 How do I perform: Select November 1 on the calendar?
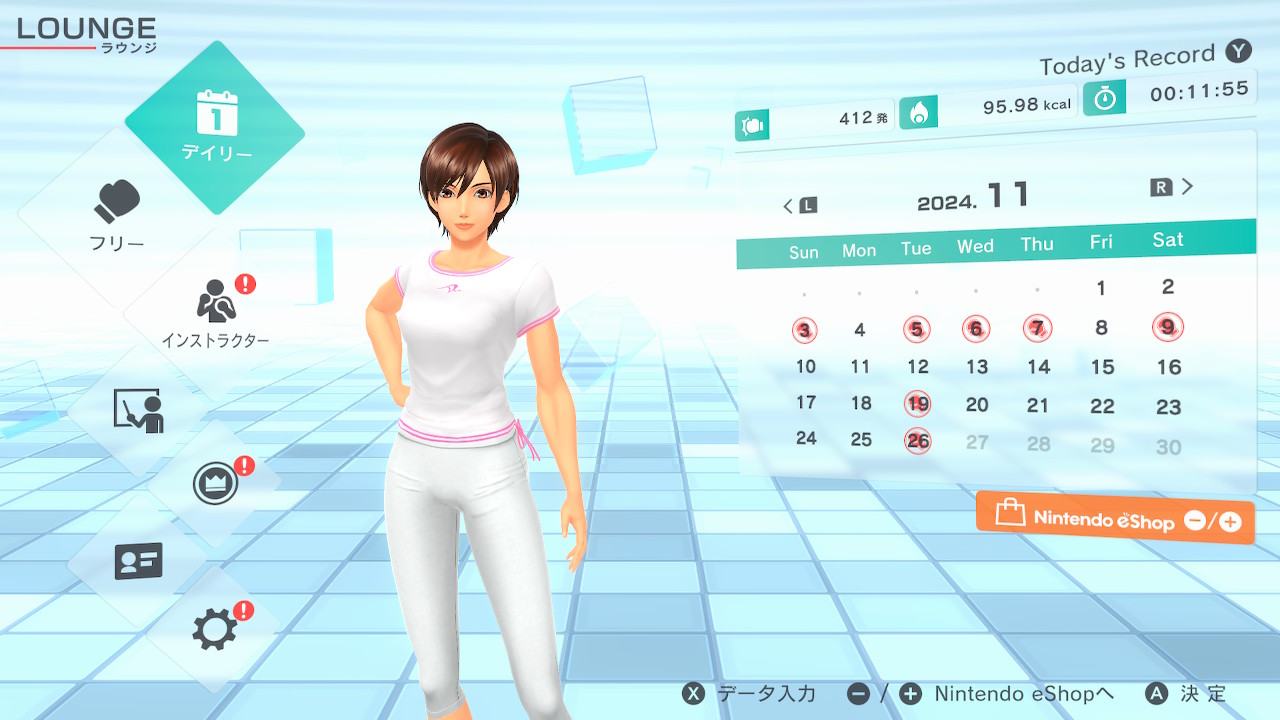[1101, 289]
